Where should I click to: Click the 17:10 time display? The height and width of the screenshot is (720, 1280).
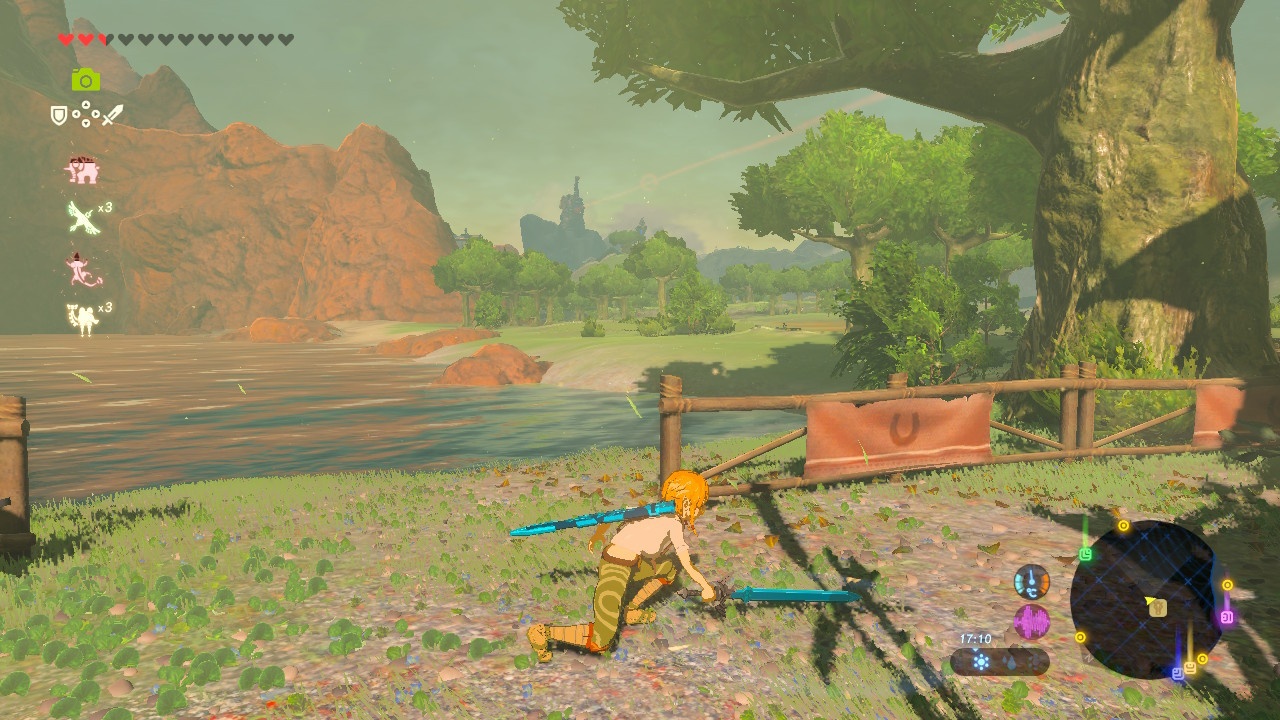click(x=976, y=638)
